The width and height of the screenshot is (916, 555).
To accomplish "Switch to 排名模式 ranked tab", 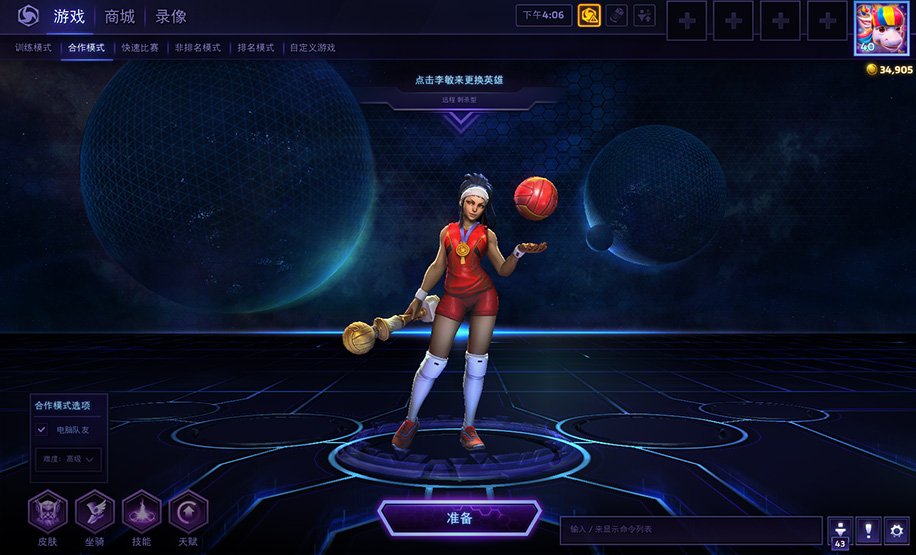I will [x=256, y=47].
